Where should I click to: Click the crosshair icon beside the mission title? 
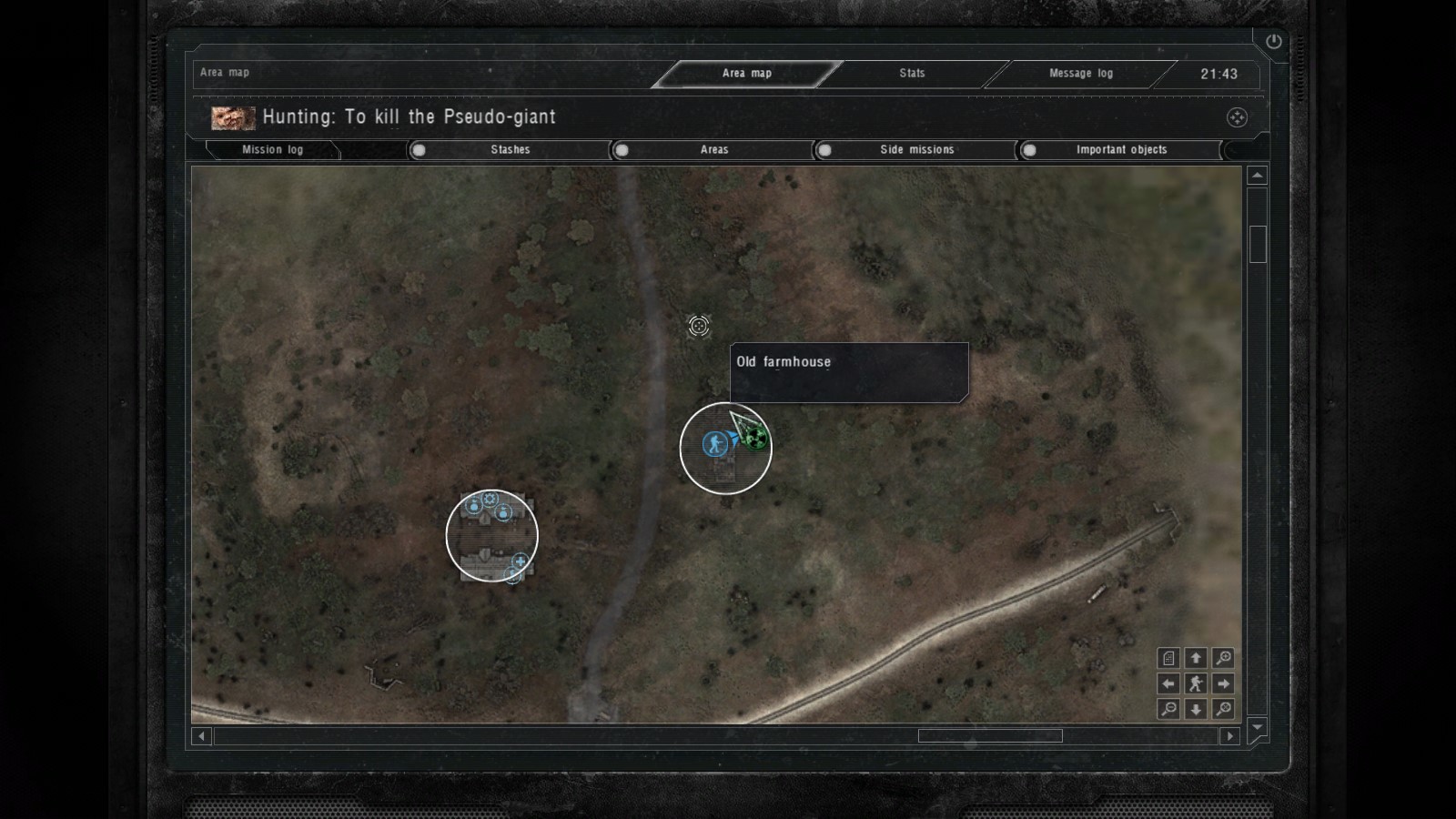[x=1237, y=117]
